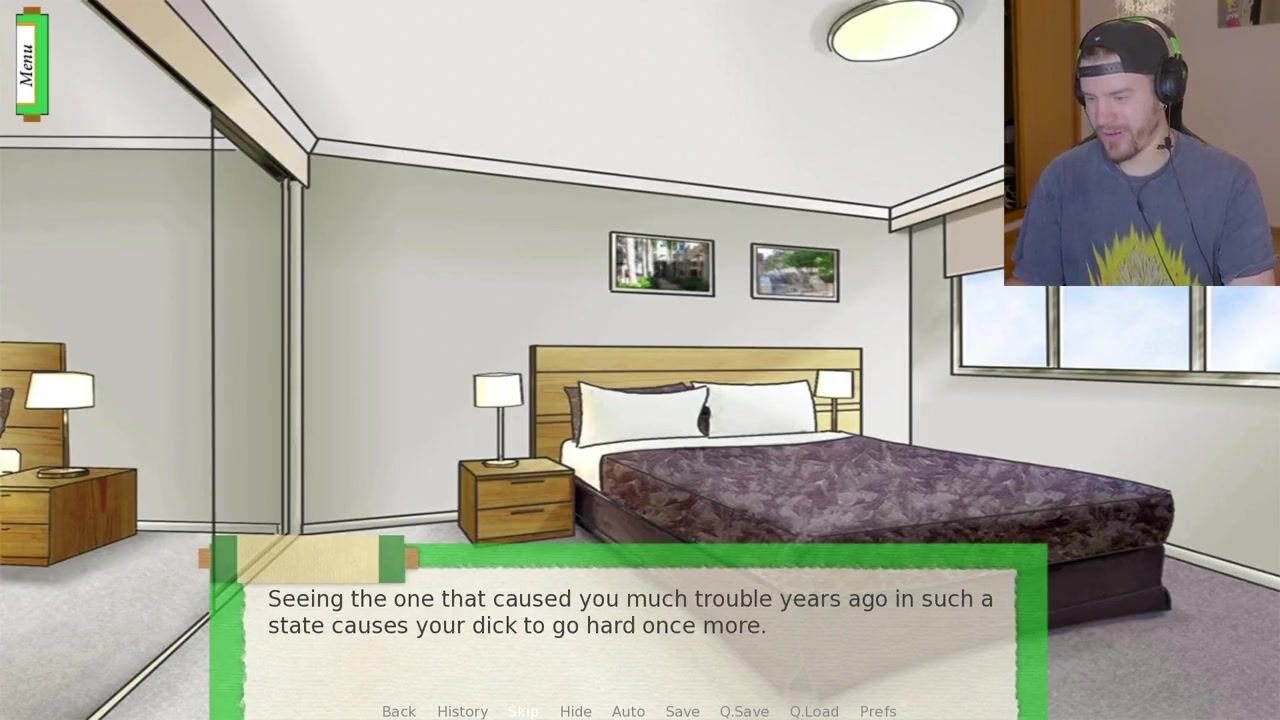Quick load with Q.Load
The image size is (1280, 720).
pos(814,711)
